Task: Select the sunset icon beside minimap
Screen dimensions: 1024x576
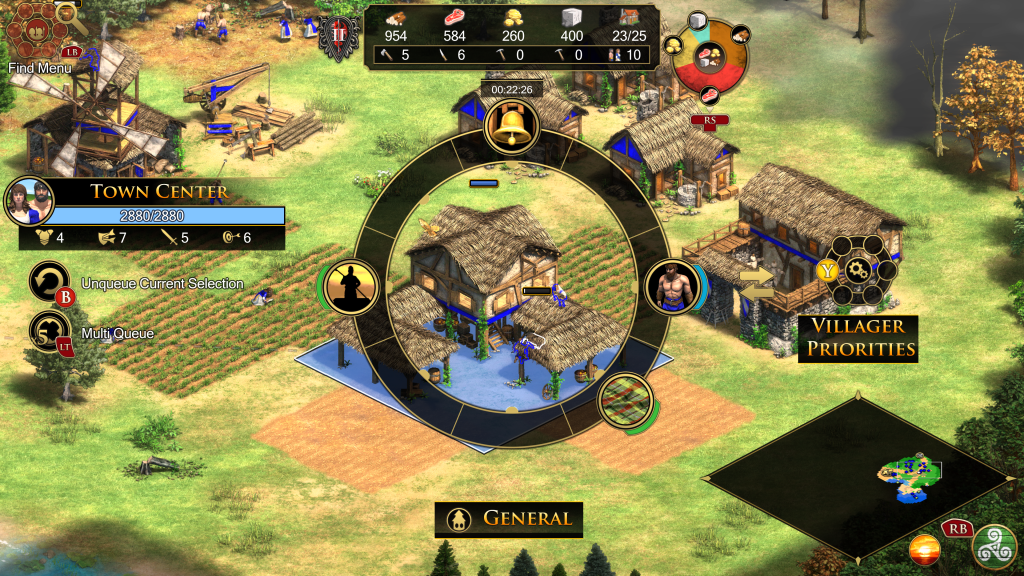Action: click(924, 549)
